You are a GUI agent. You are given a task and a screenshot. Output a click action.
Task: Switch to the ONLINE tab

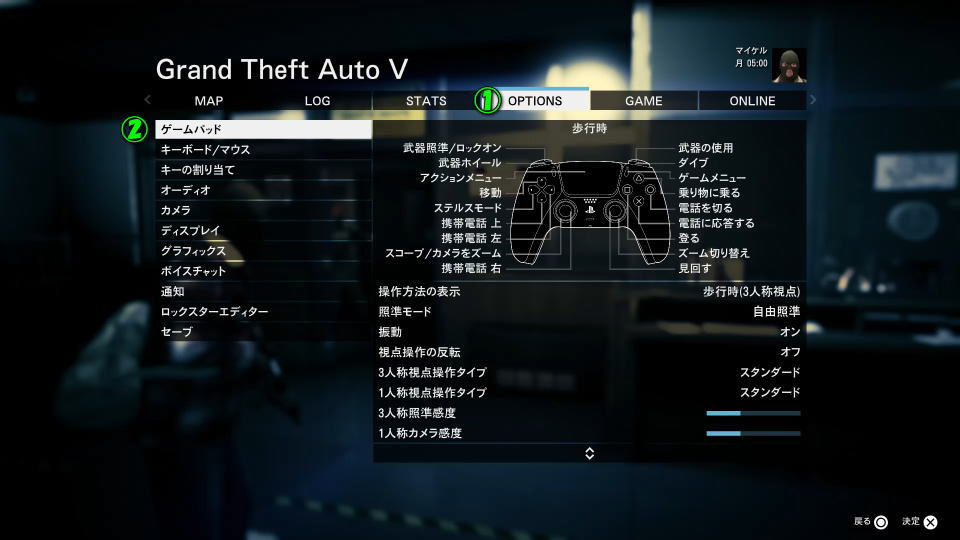click(x=752, y=100)
